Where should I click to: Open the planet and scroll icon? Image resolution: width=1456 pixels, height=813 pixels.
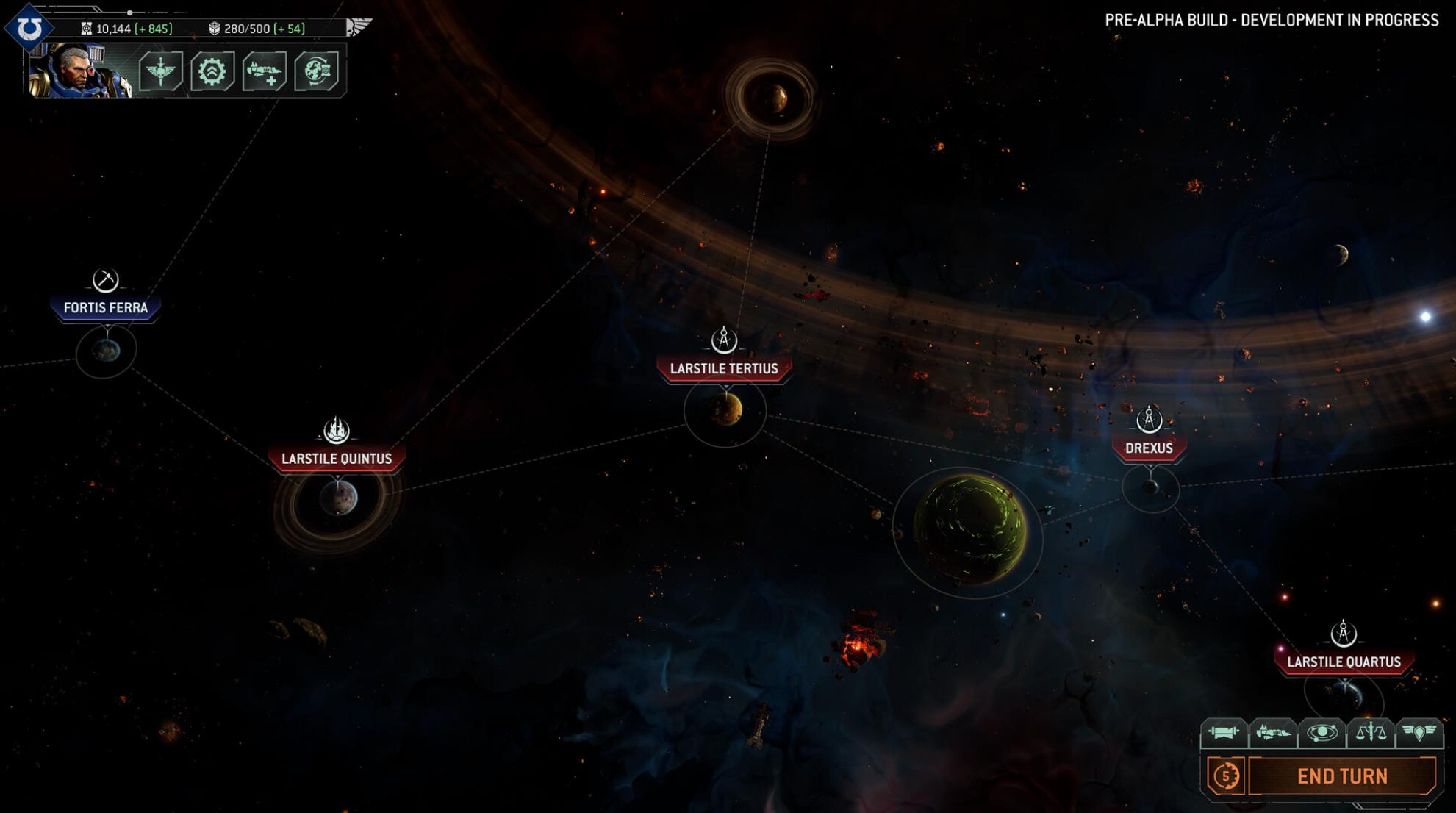tap(317, 71)
